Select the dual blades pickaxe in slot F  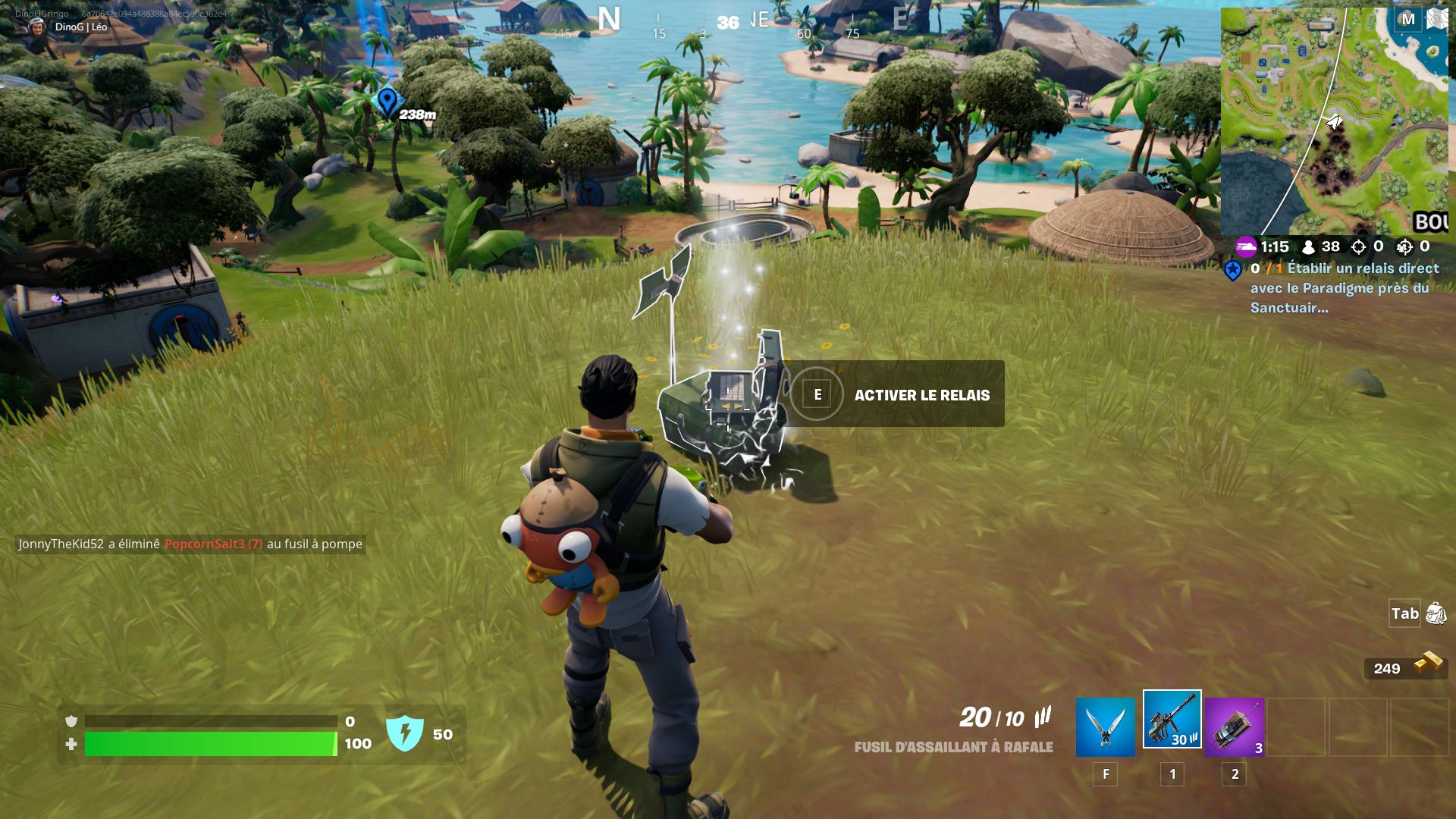click(x=1104, y=726)
